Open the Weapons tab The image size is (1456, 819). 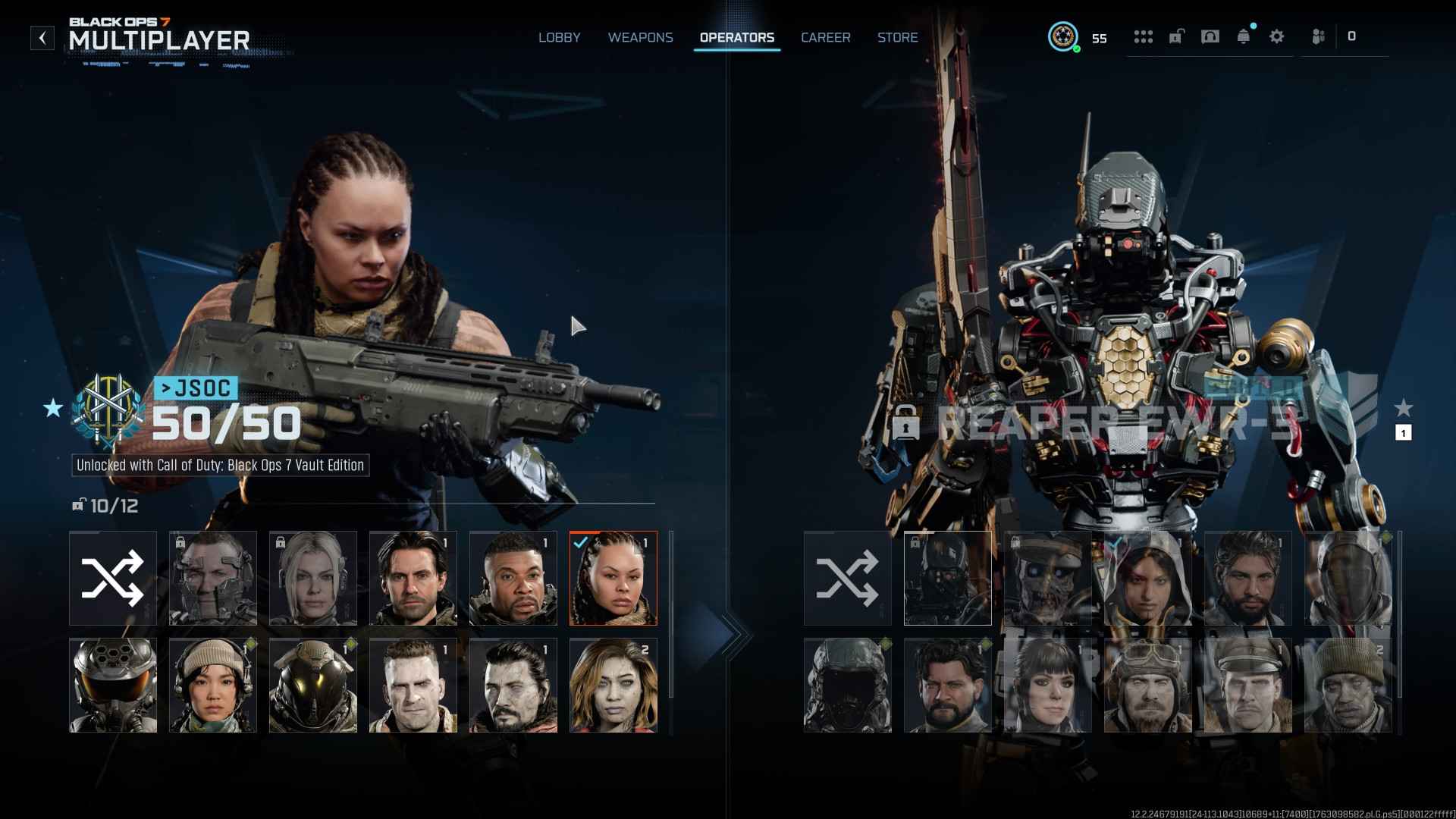tap(640, 38)
